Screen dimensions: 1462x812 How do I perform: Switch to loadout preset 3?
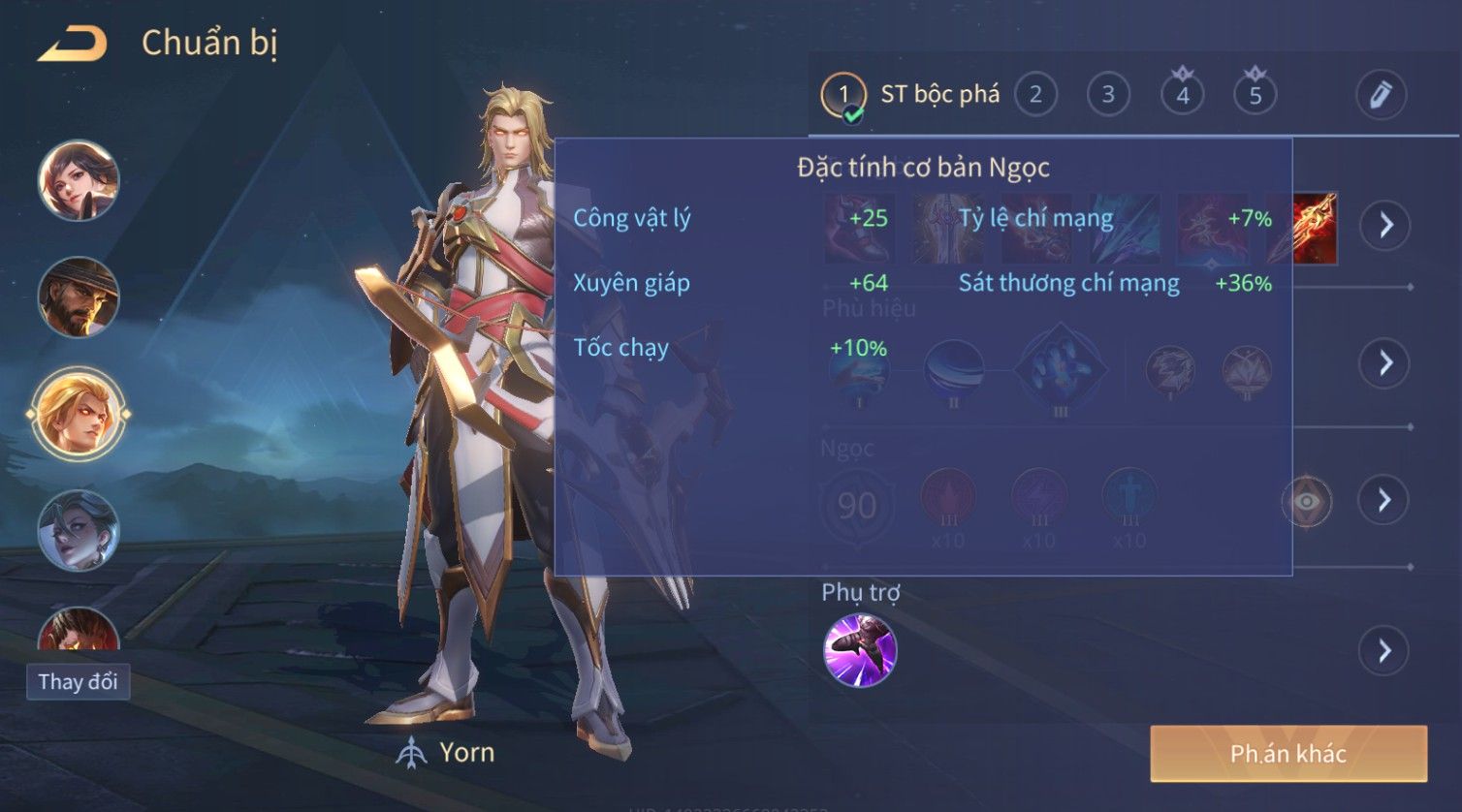[x=1108, y=95]
